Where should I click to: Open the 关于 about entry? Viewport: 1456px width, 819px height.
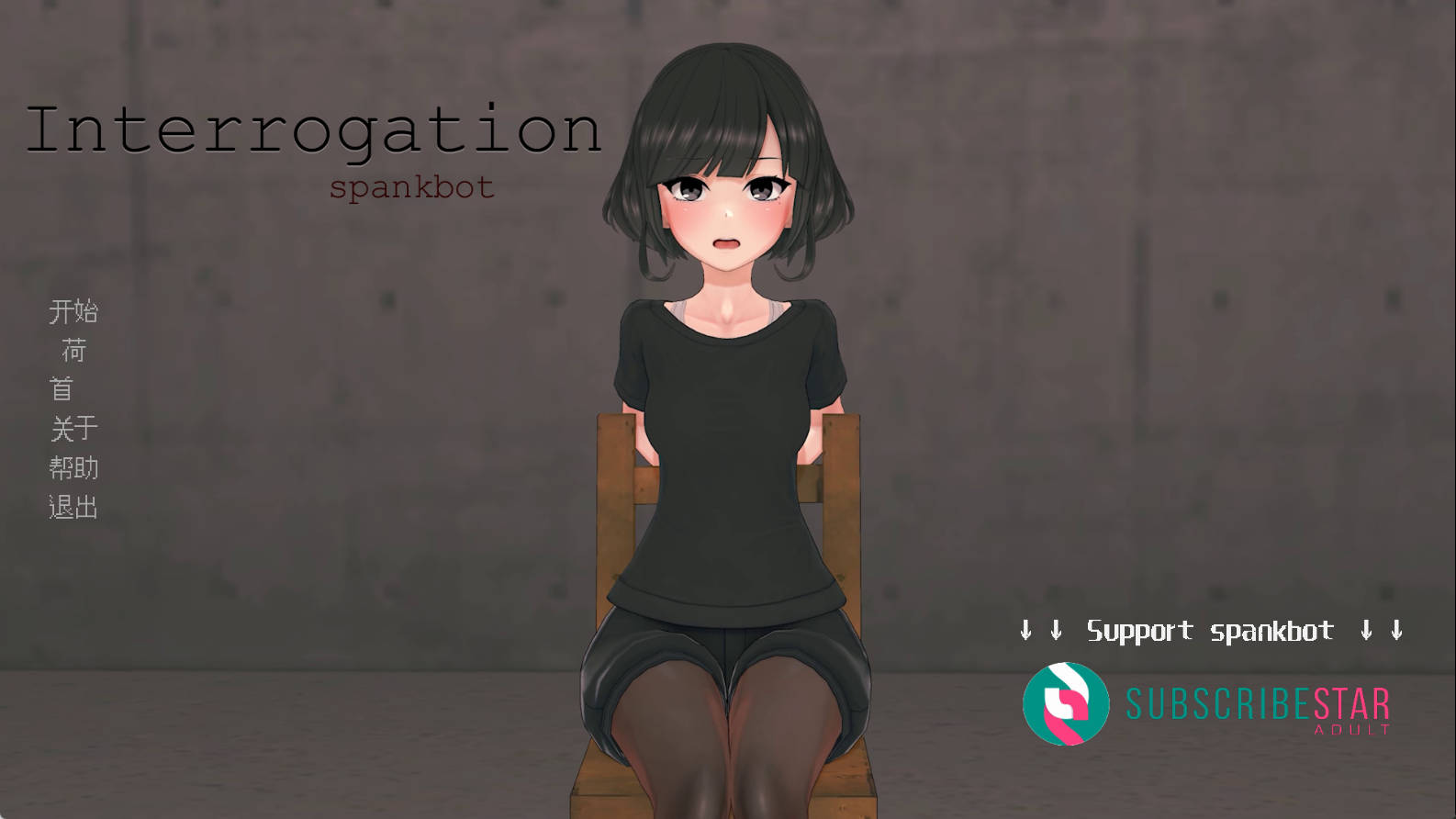(74, 429)
